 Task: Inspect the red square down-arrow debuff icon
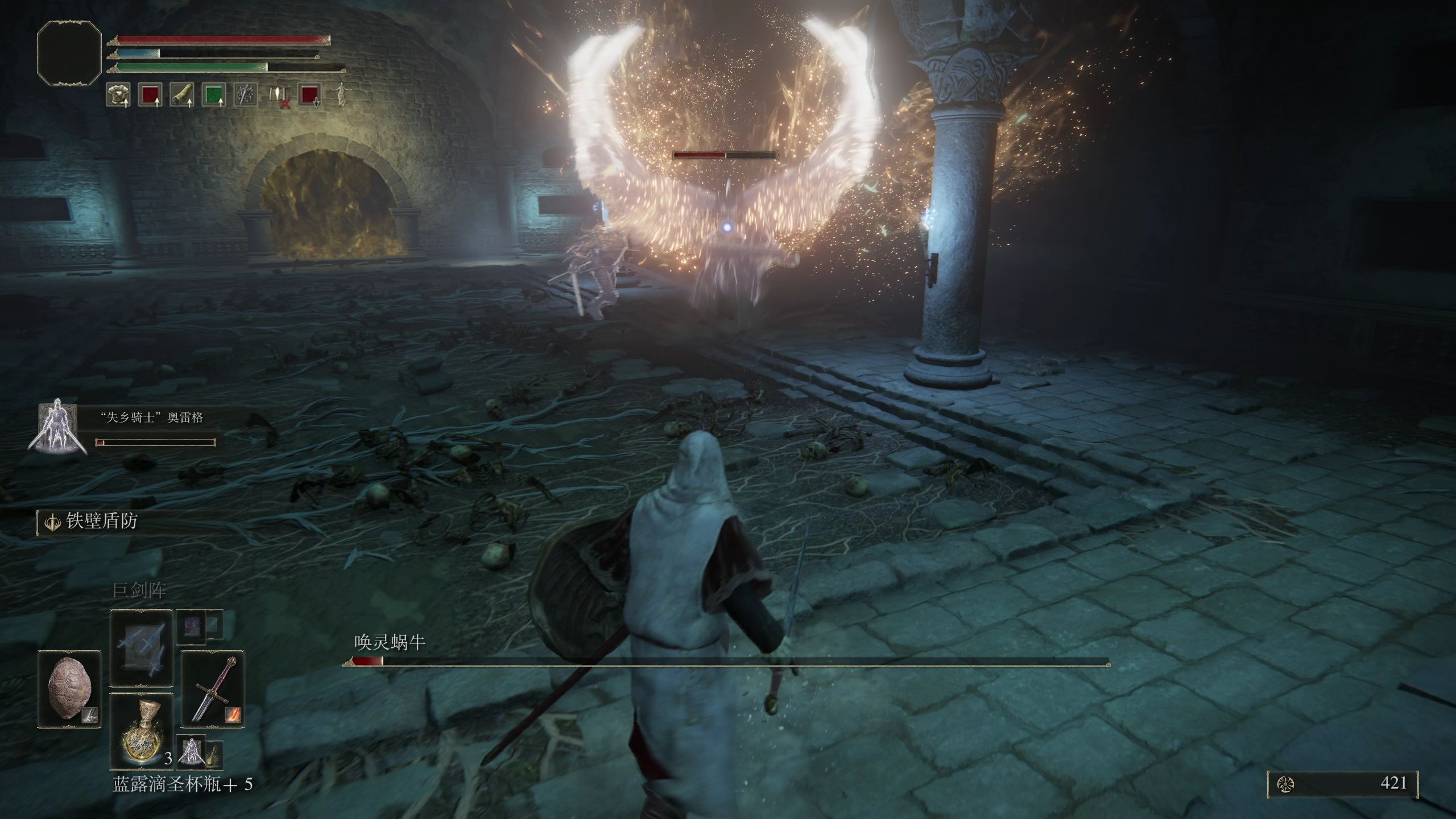tap(309, 95)
